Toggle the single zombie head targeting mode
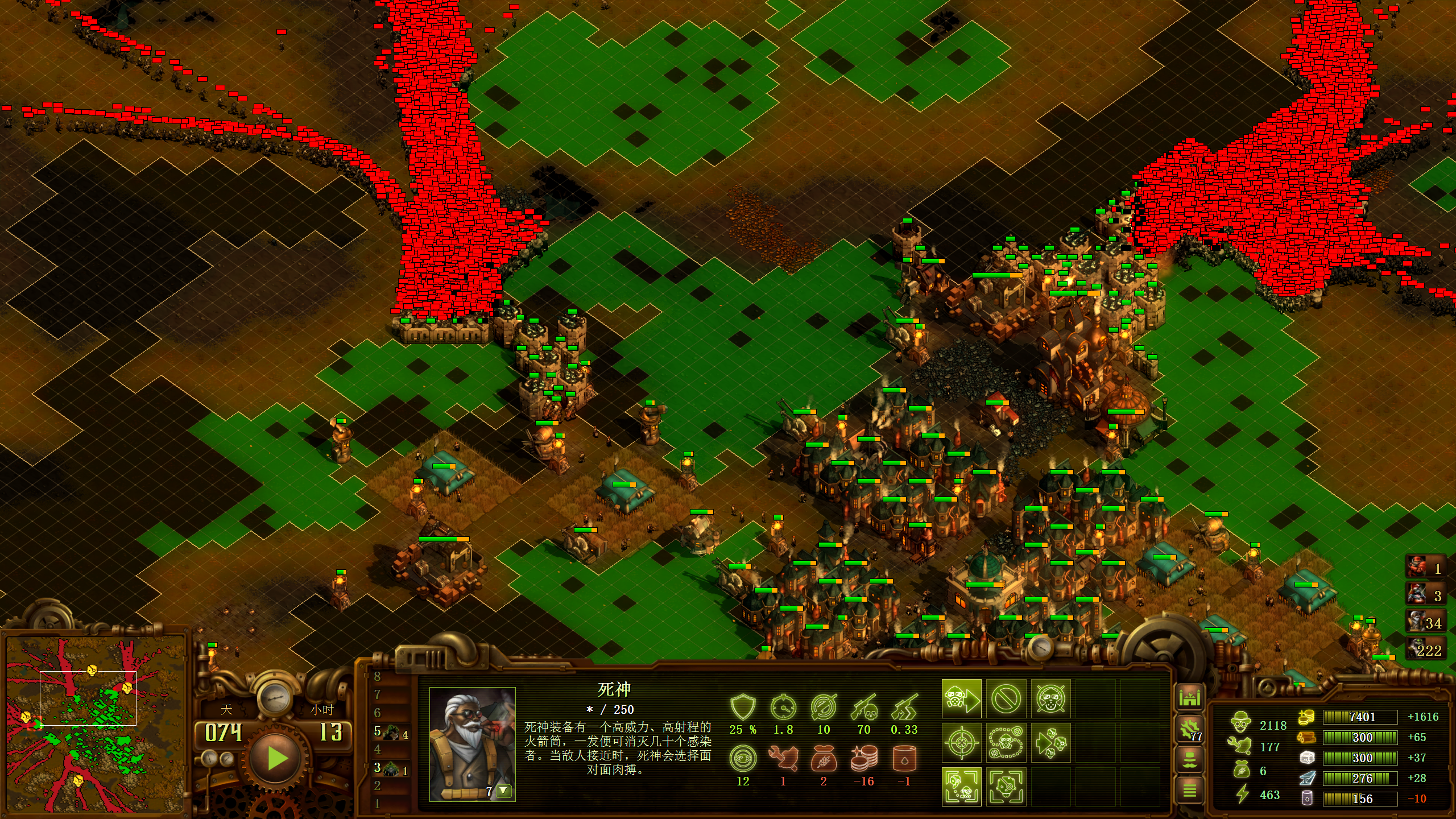This screenshot has width=1456, height=819. (1006, 787)
